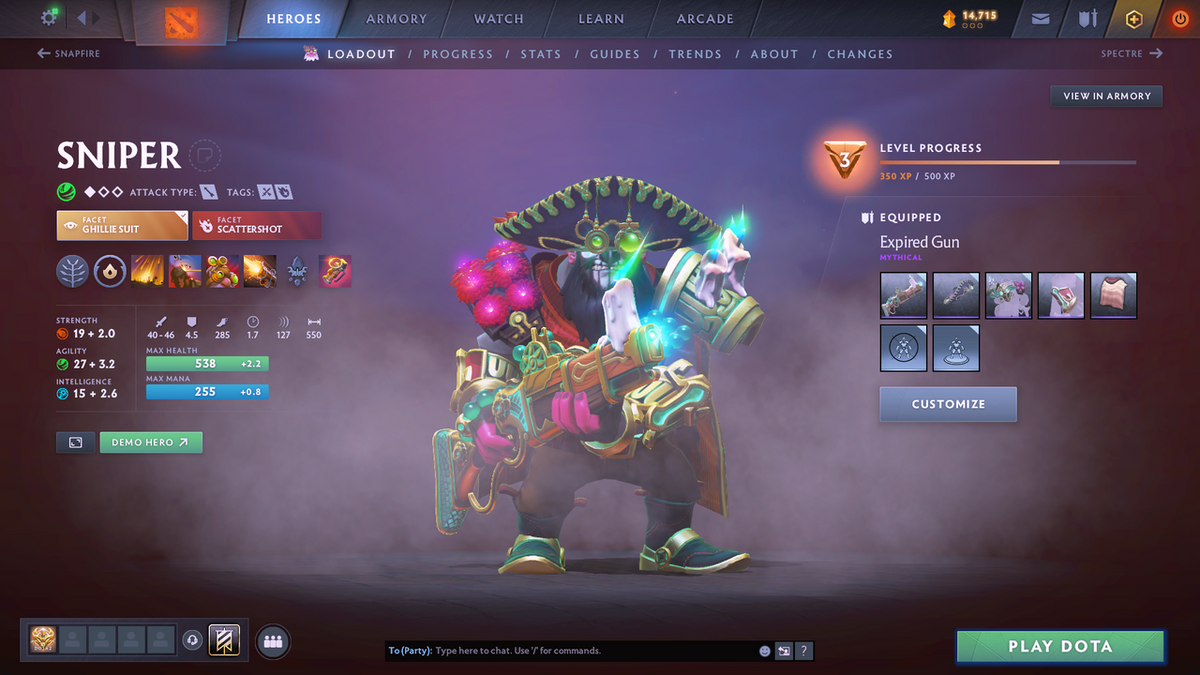Click the Customize button
Image resolution: width=1200 pixels, height=675 pixels.
point(948,404)
